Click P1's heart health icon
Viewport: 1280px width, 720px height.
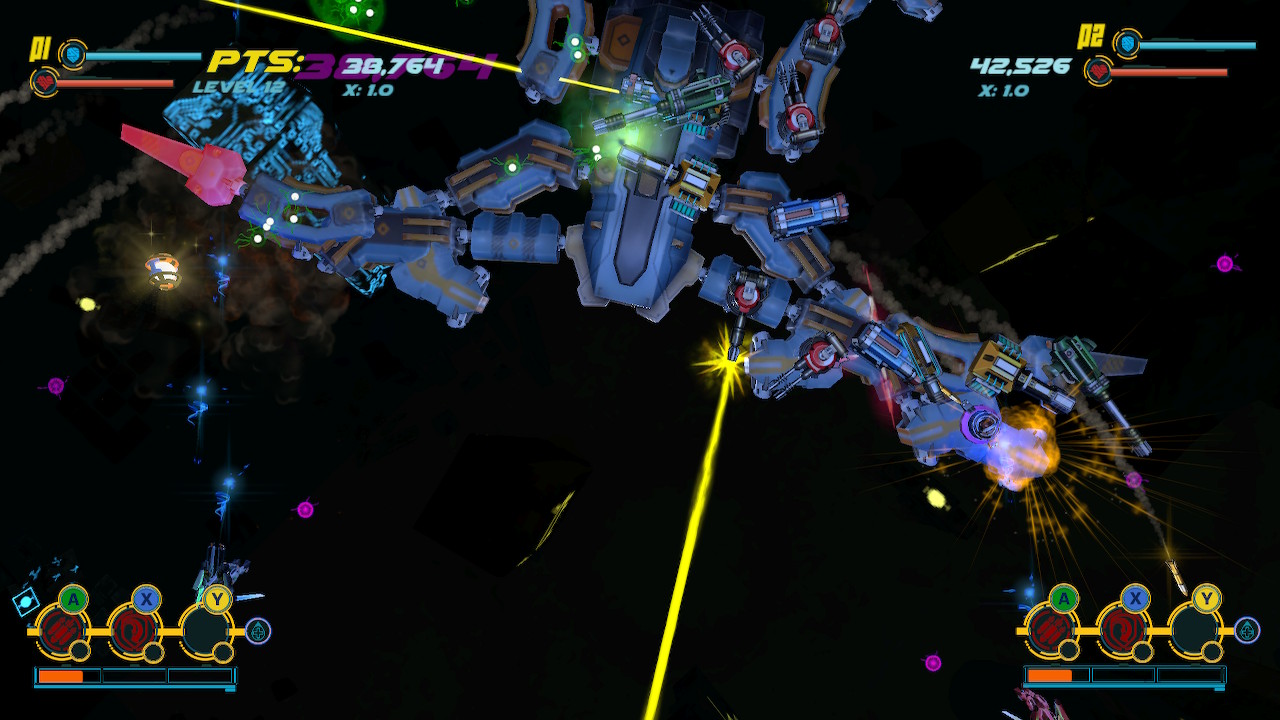click(x=44, y=82)
